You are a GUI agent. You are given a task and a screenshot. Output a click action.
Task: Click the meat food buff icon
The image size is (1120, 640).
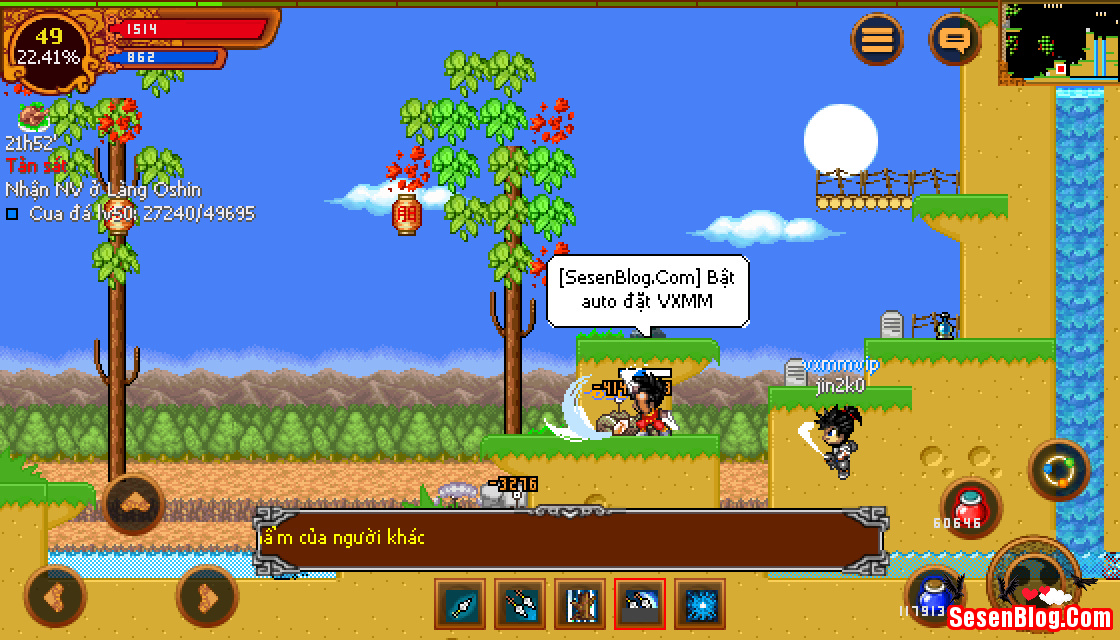[x=32, y=118]
